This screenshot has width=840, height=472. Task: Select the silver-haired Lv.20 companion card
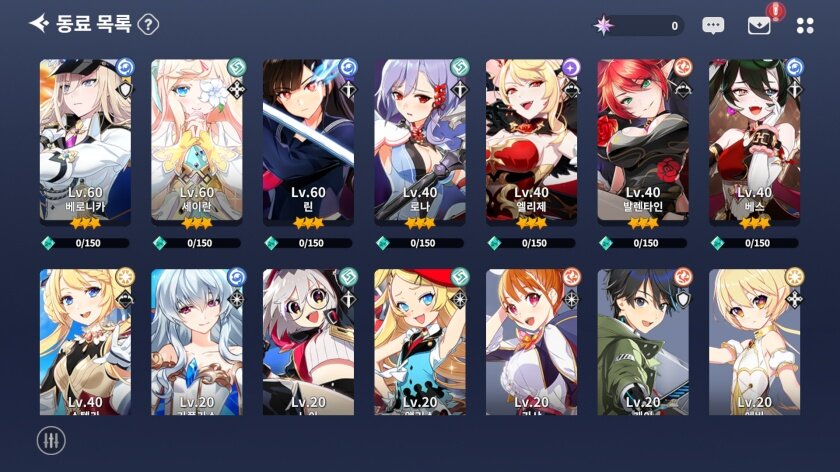click(197, 340)
